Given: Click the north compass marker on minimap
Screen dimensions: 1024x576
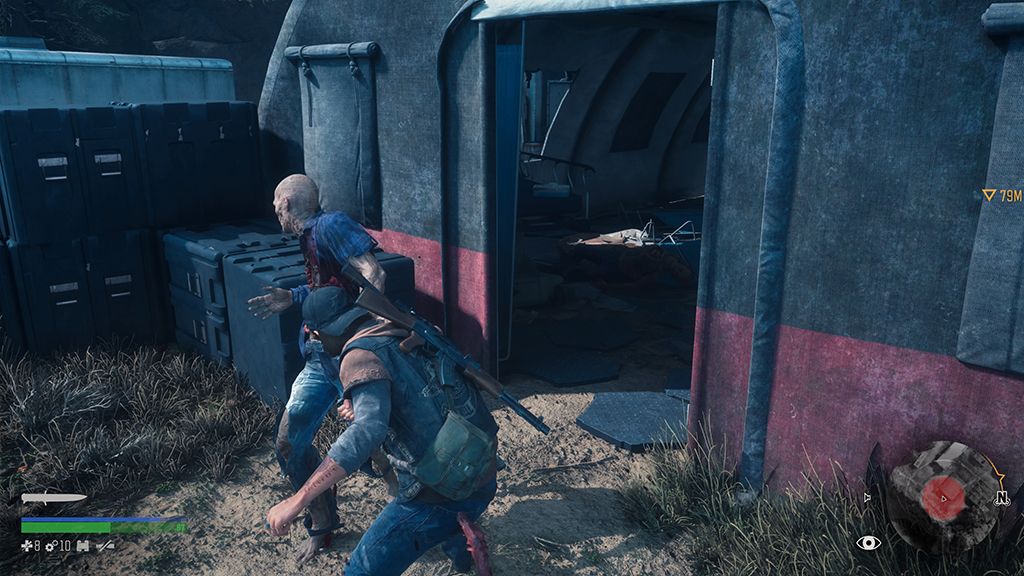Looking at the screenshot, I should [x=1000, y=497].
